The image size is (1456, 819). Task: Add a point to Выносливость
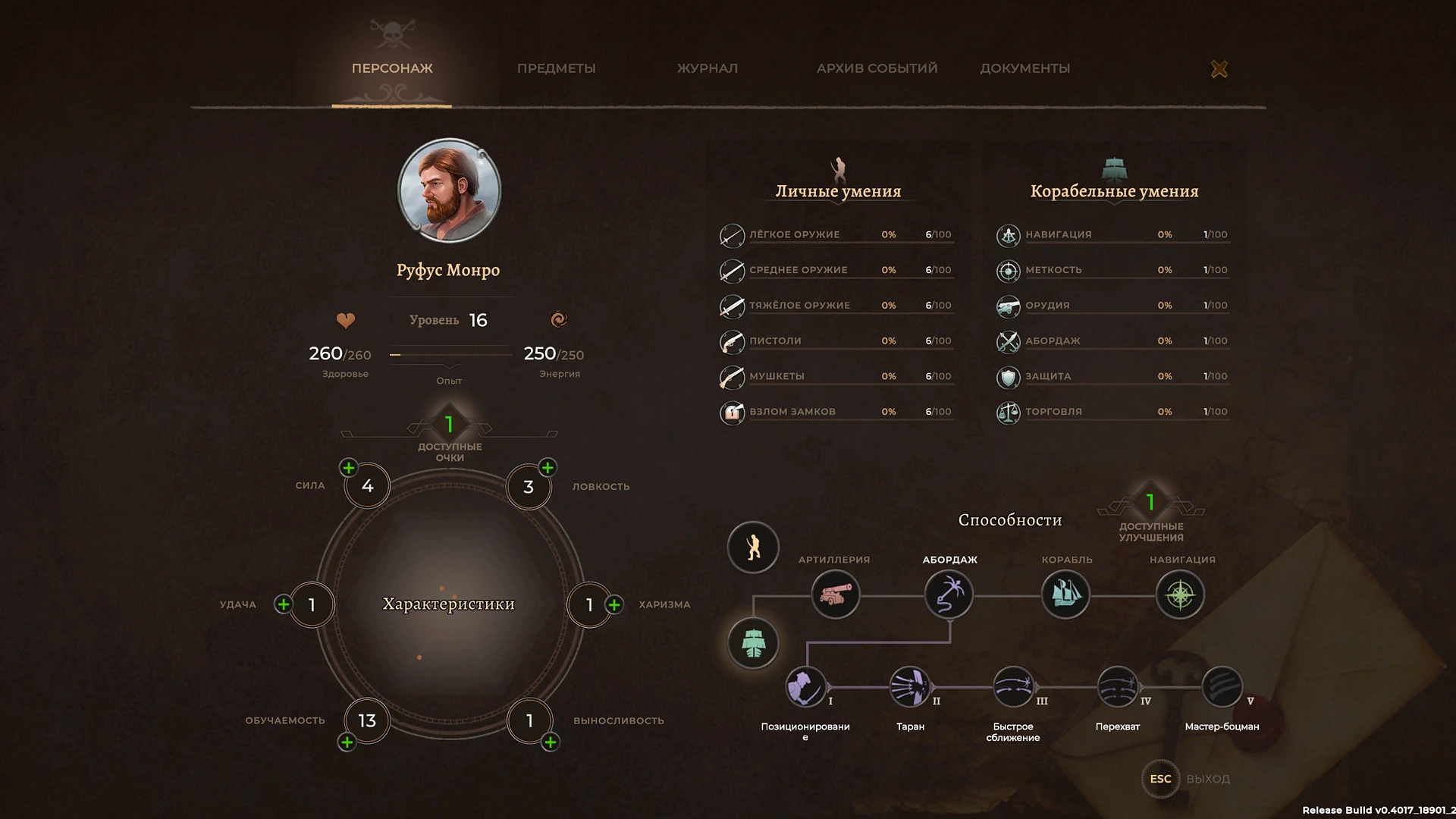click(x=551, y=742)
